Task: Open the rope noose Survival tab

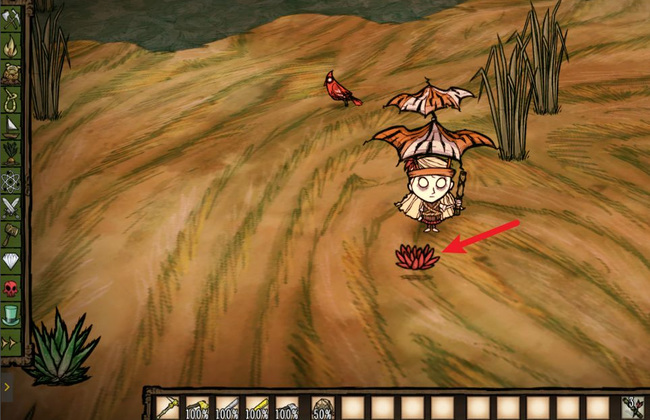Action: [11, 100]
